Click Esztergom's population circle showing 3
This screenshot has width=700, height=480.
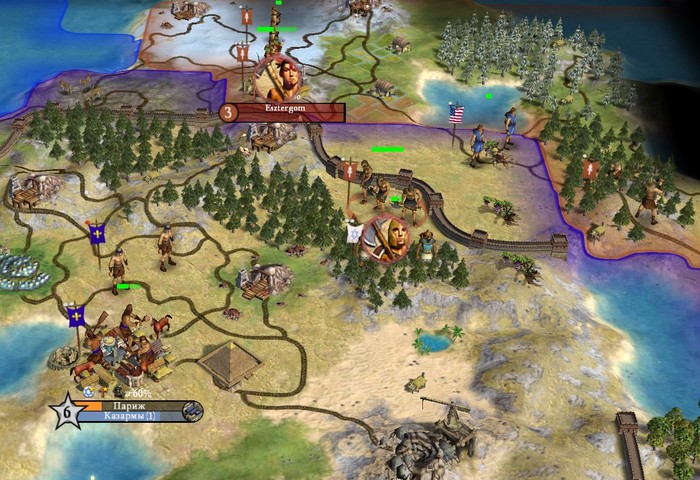click(x=228, y=112)
